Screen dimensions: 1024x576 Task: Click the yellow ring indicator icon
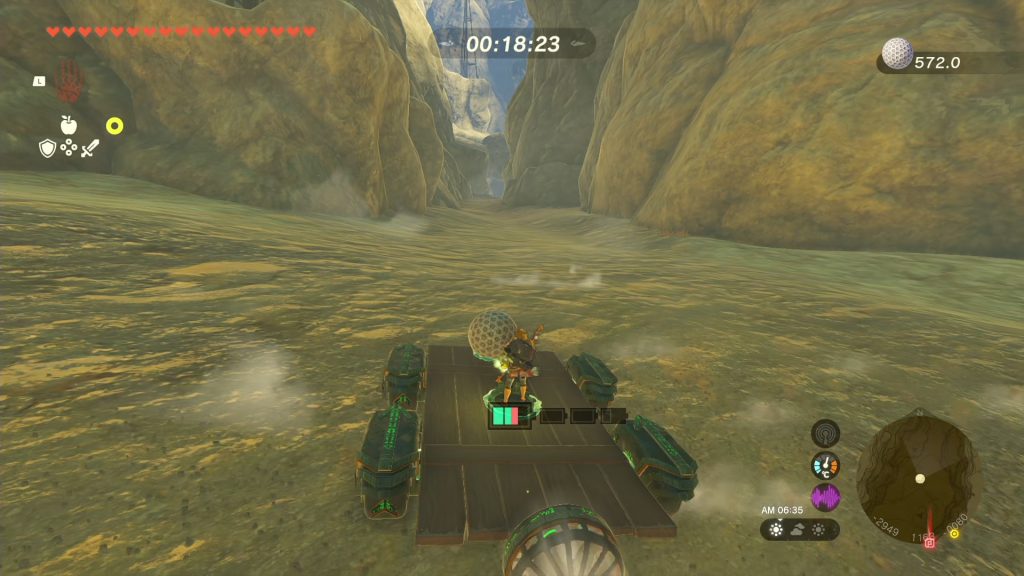(x=114, y=126)
